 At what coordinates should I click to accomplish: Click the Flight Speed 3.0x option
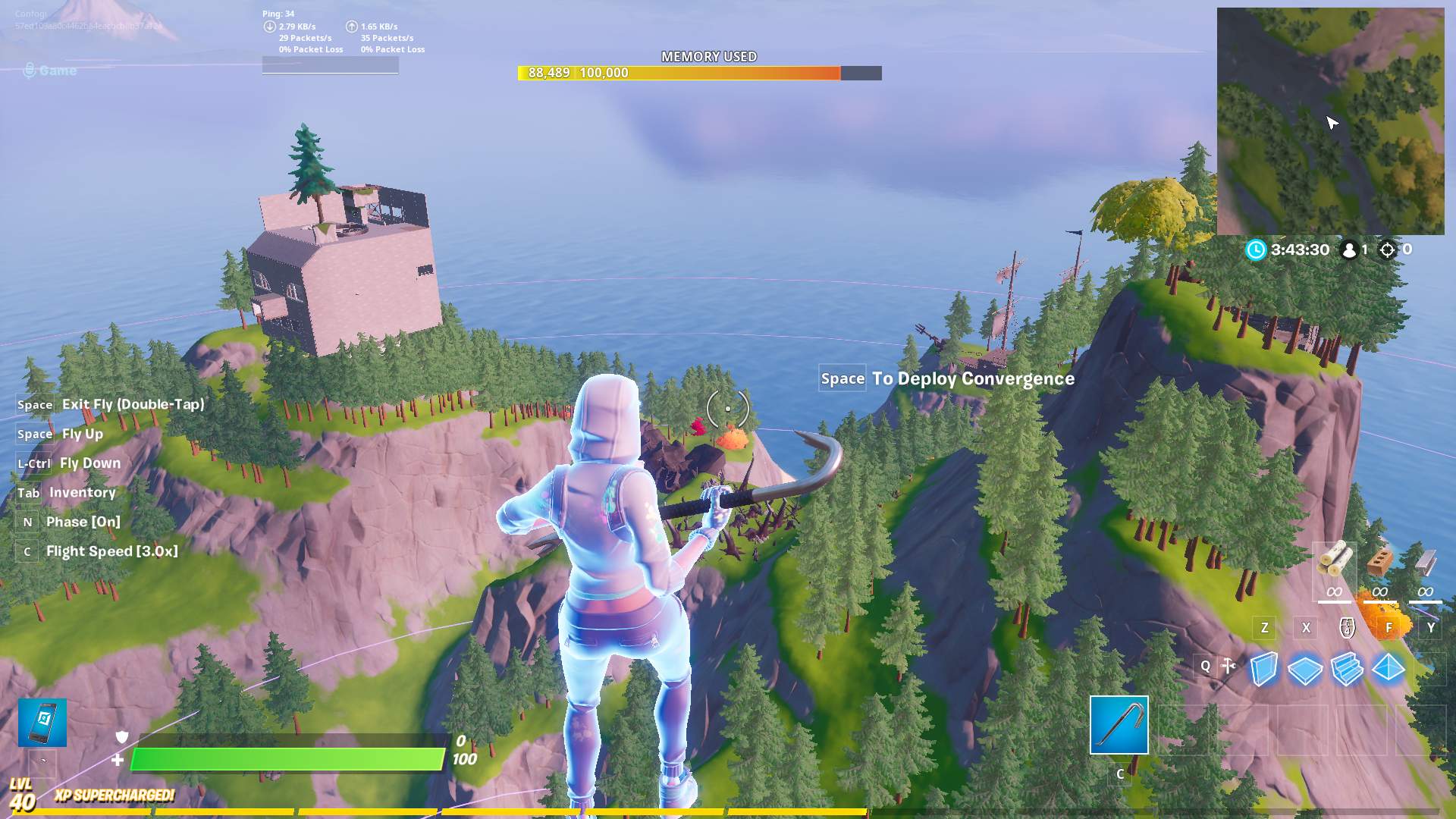point(111,551)
